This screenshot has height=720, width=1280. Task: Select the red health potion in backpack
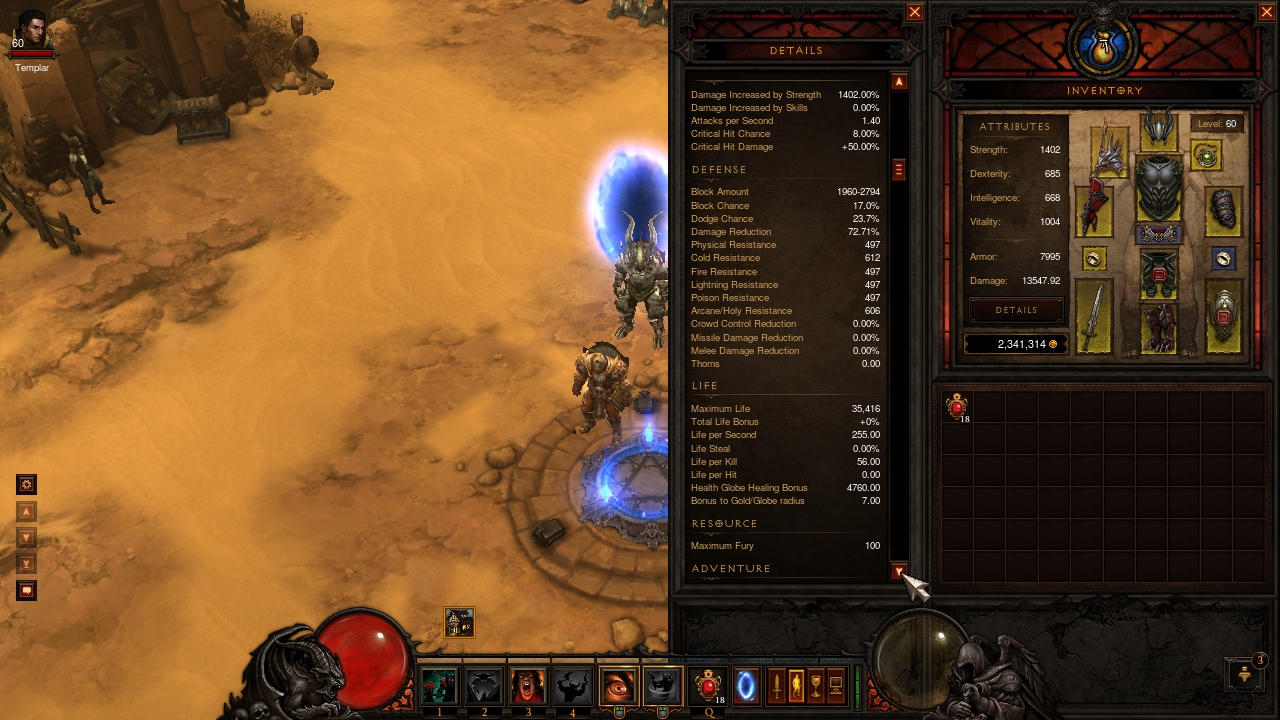tap(957, 406)
